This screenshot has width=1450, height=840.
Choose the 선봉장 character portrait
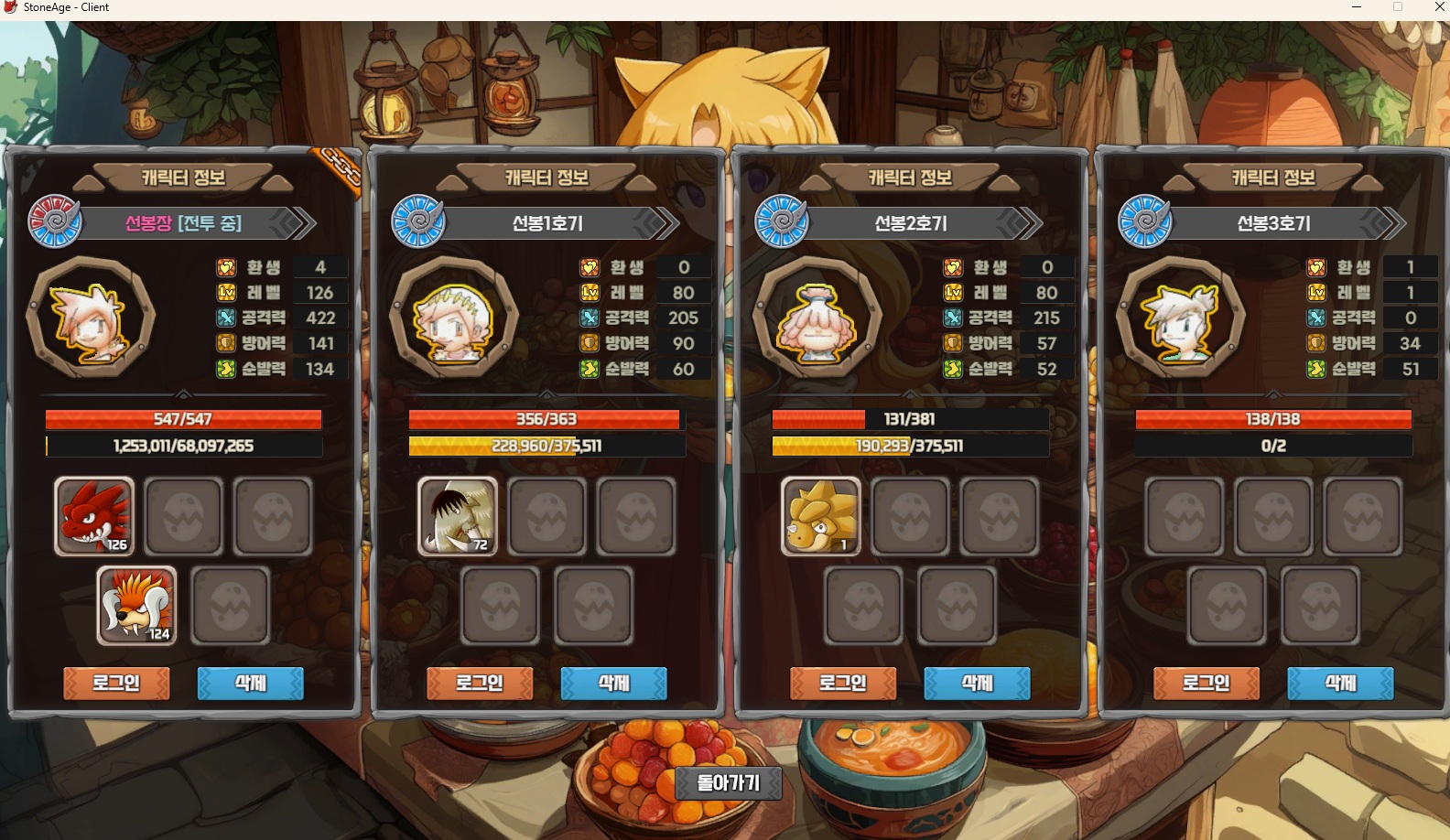(x=90, y=318)
